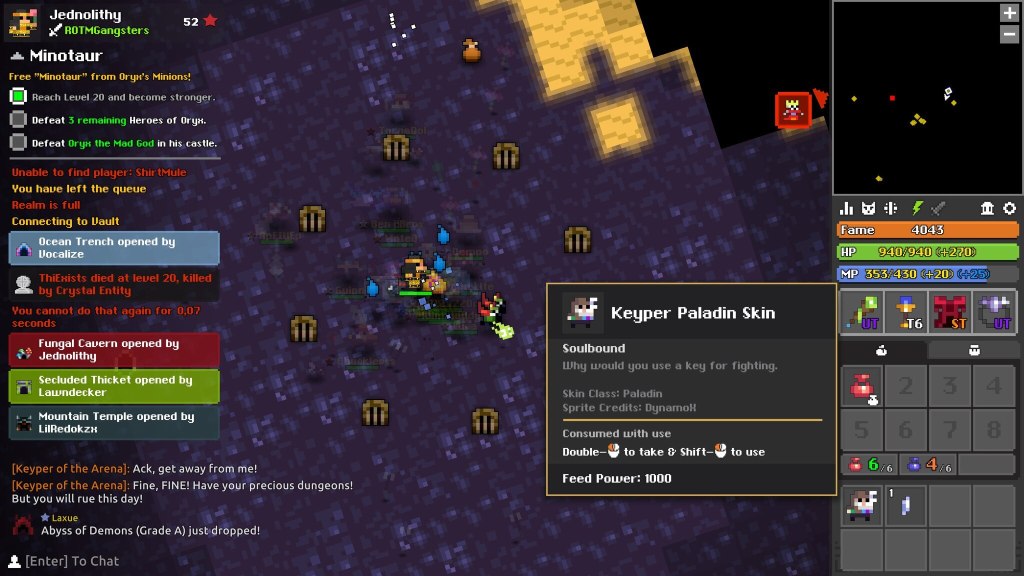The image size is (1024, 576).
Task: Zoom in the minimap with the plus button
Action: pyautogui.click(x=1009, y=13)
